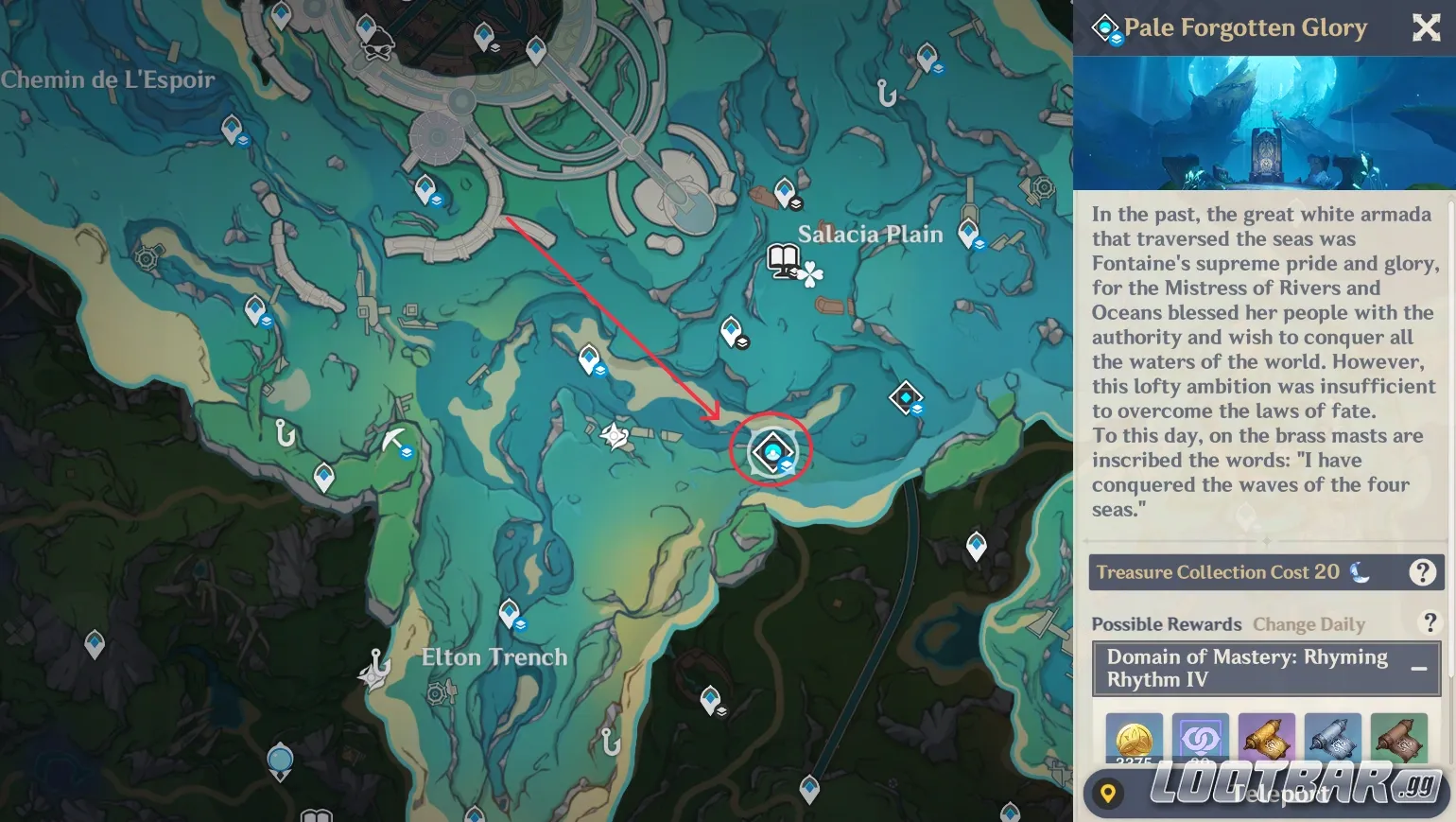The image size is (1456, 822).
Task: Show the Possible Rewards help info
Action: 1430,622
